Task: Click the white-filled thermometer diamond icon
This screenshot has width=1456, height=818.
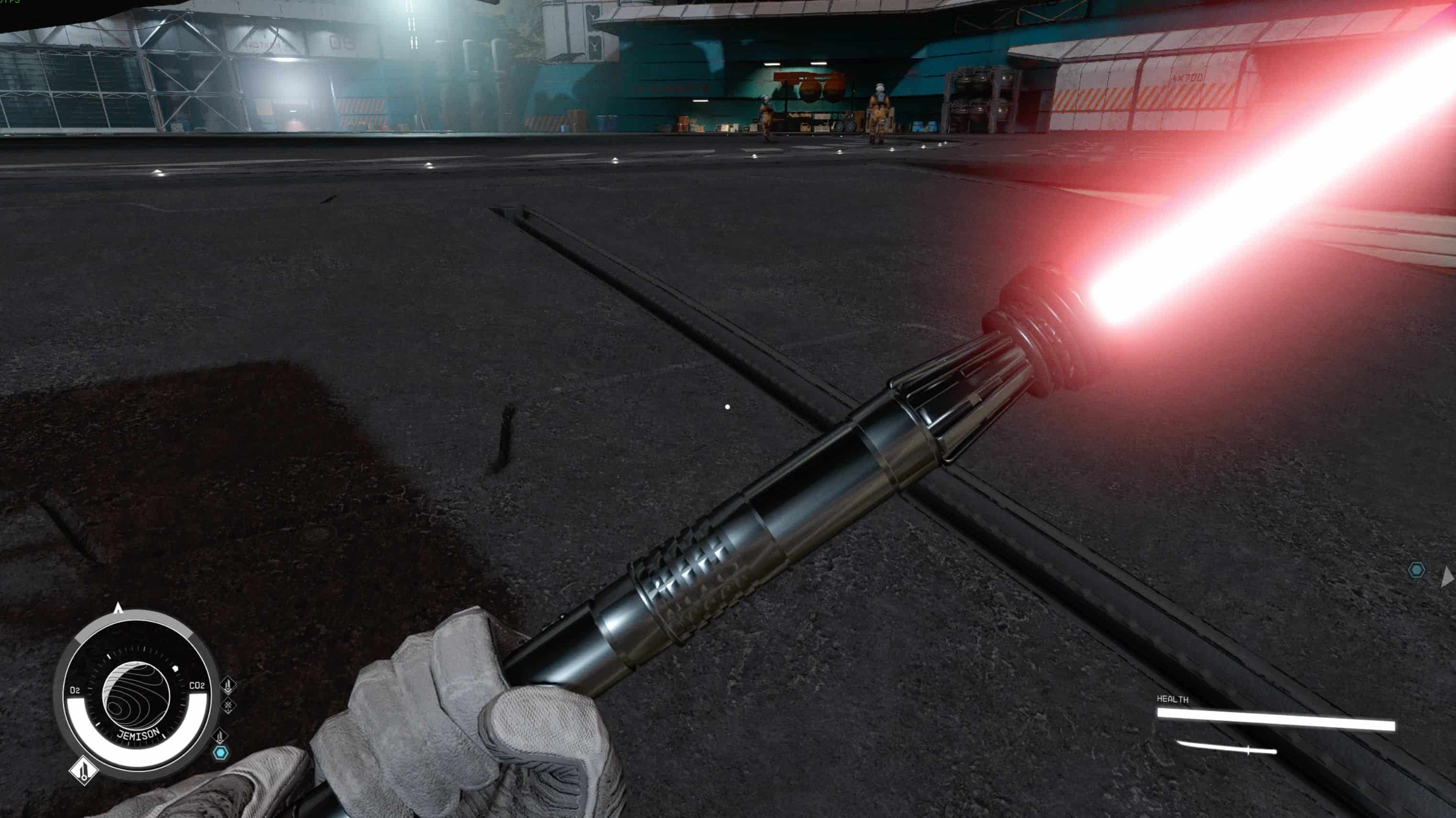Action: [84, 770]
